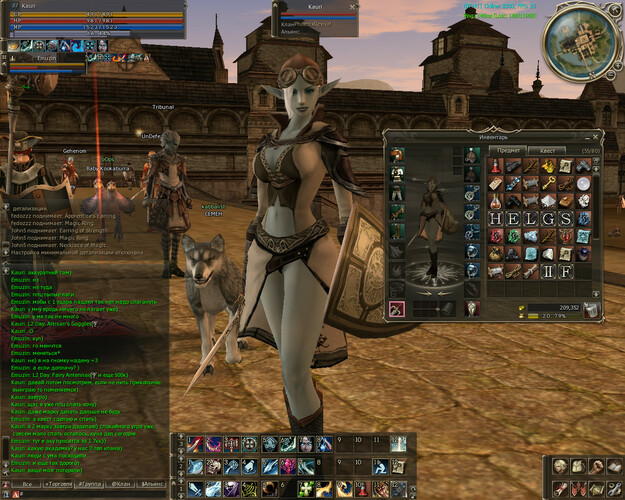Select the Группа chat tab

[x=86, y=482]
